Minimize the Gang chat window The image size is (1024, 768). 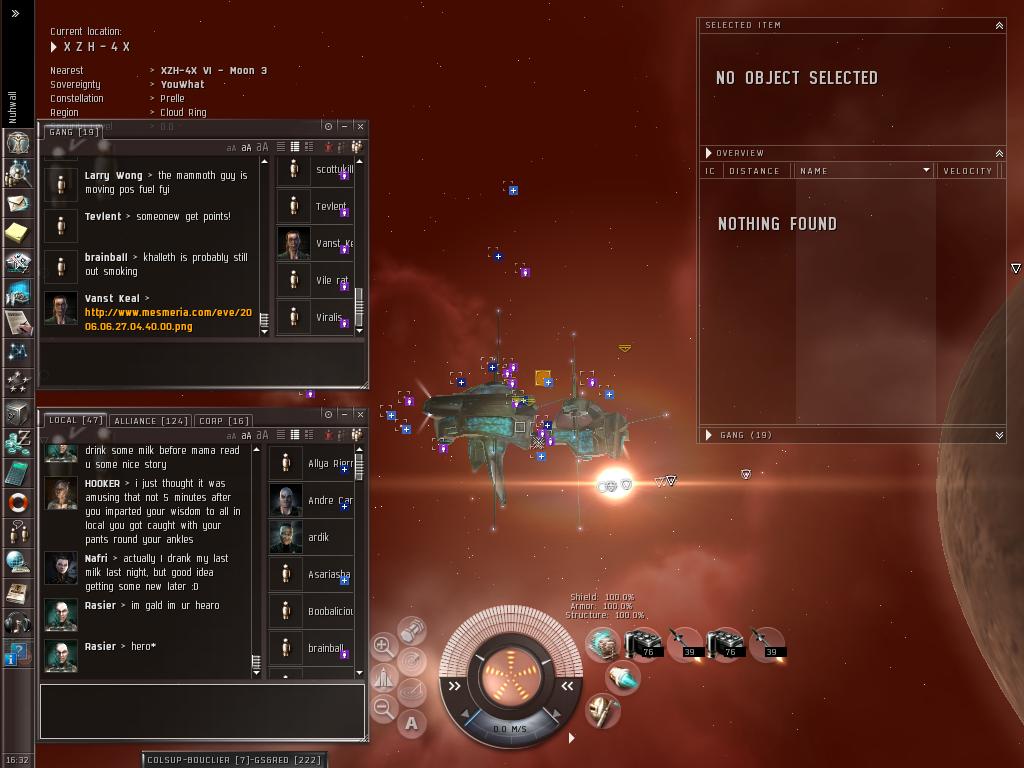(344, 126)
